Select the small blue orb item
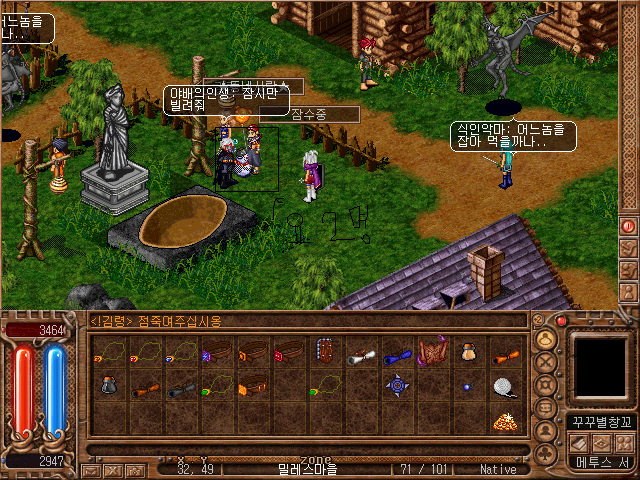Screen dimensions: 640x480 coord(467,386)
